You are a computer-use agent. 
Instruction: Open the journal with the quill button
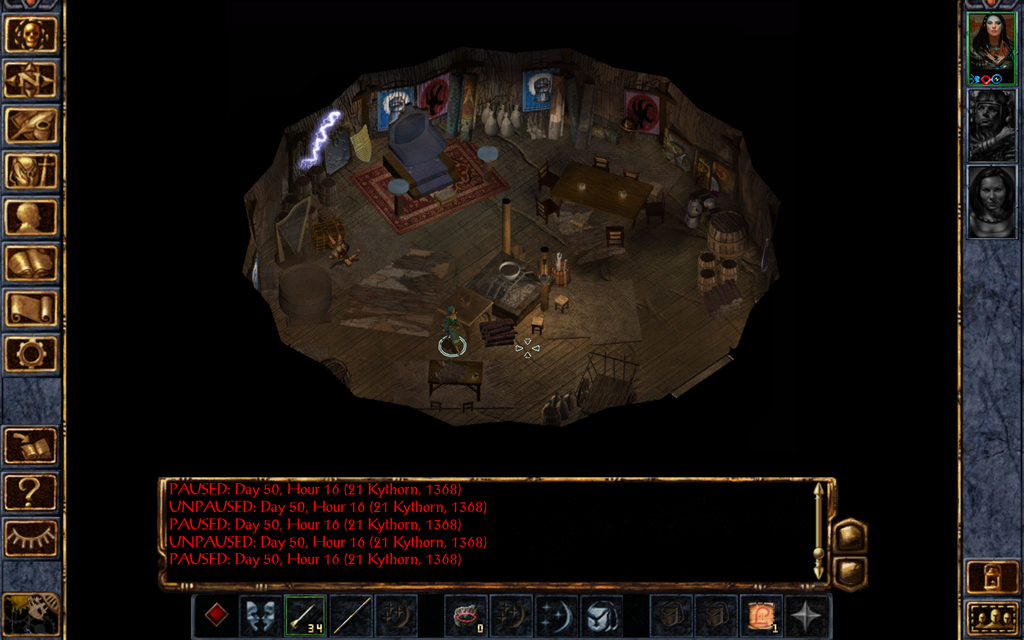[x=31, y=125]
